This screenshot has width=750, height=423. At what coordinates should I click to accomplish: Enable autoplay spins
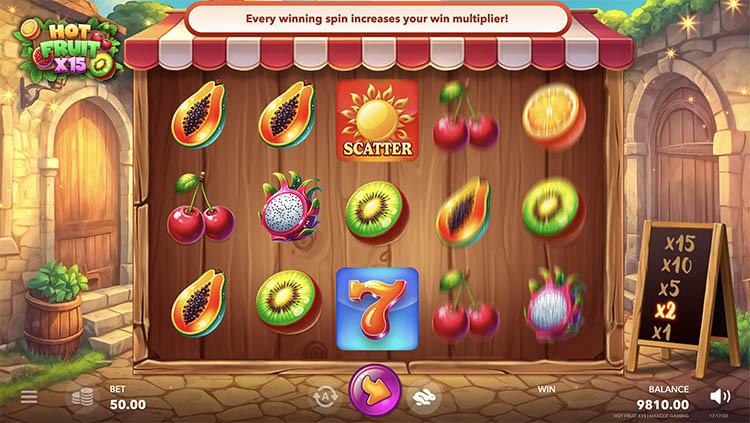coord(325,397)
